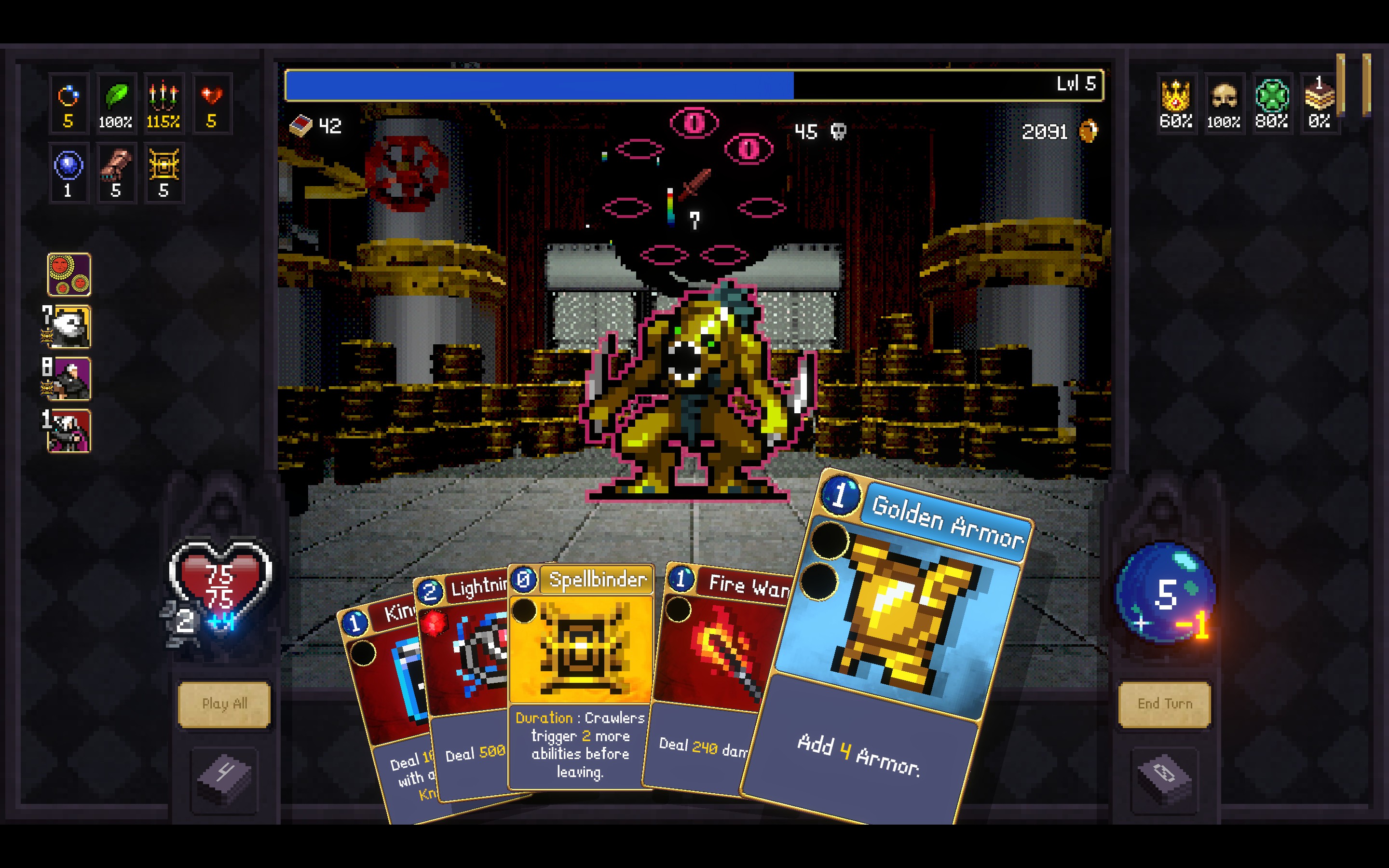Click the Lvl 5 experience progress bar
The image size is (1389, 868).
pos(689,85)
